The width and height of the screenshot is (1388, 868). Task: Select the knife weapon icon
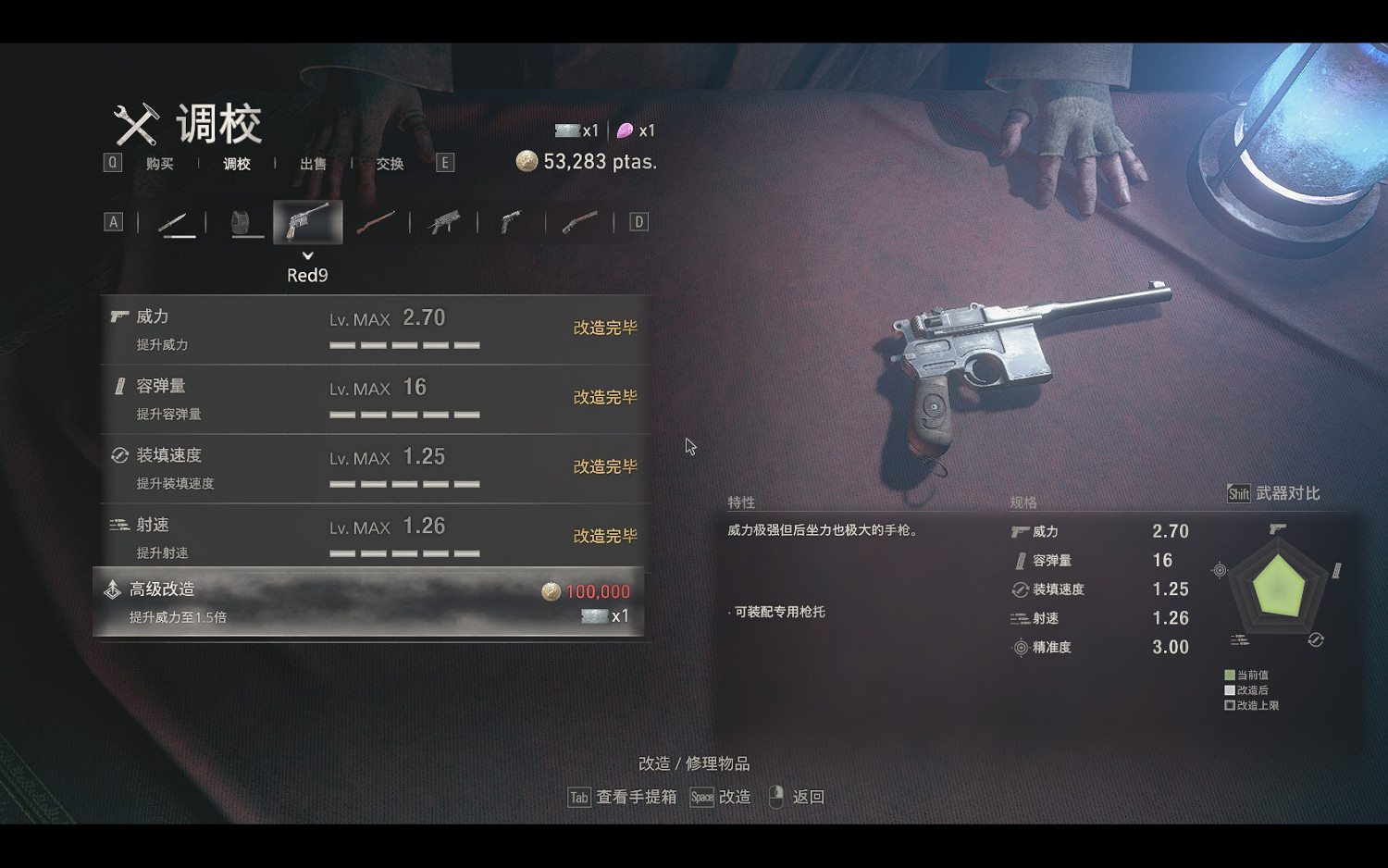[x=179, y=221]
